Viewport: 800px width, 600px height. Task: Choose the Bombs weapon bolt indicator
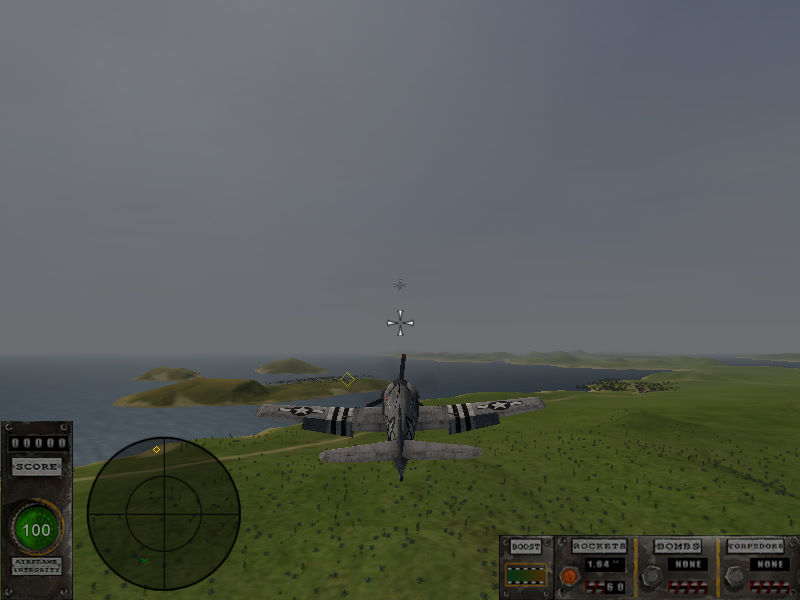(x=650, y=576)
